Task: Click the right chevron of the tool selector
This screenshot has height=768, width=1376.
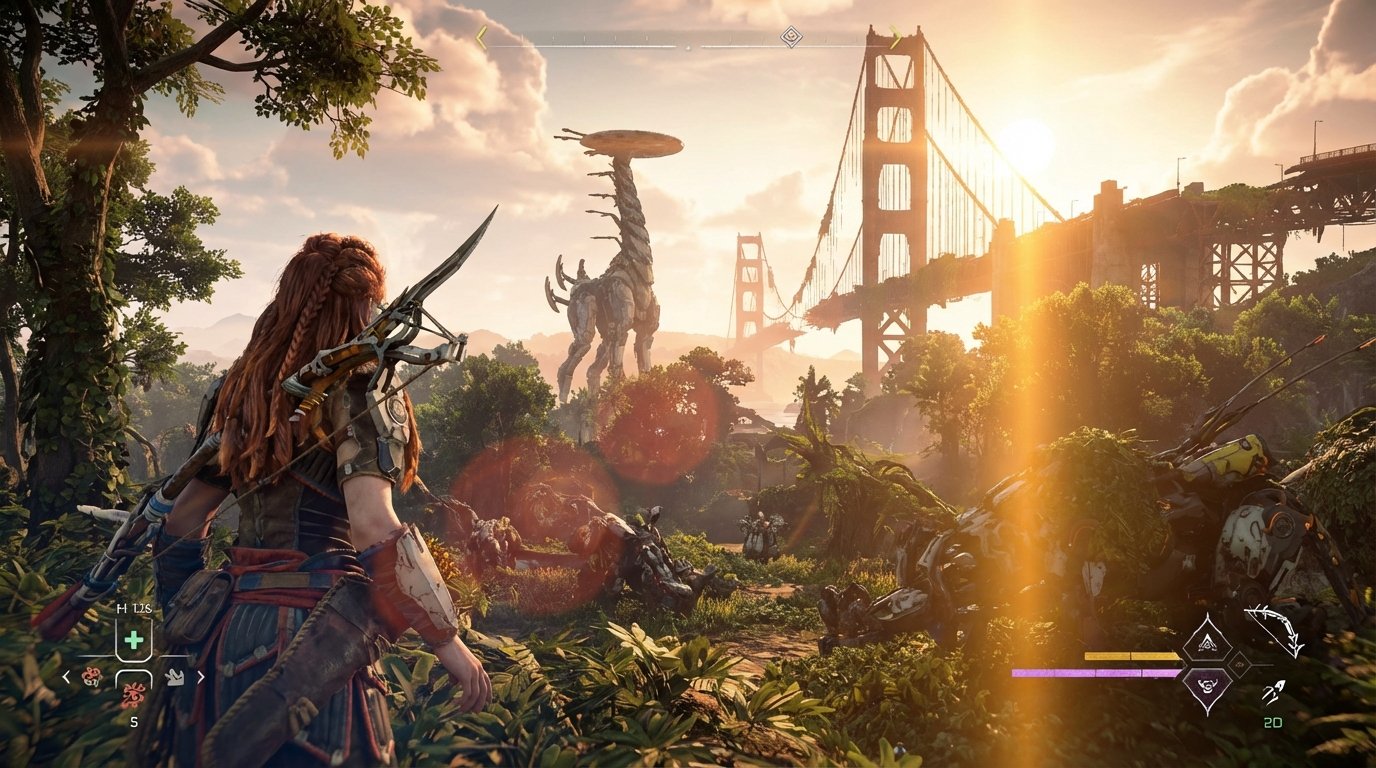Action: click(200, 677)
